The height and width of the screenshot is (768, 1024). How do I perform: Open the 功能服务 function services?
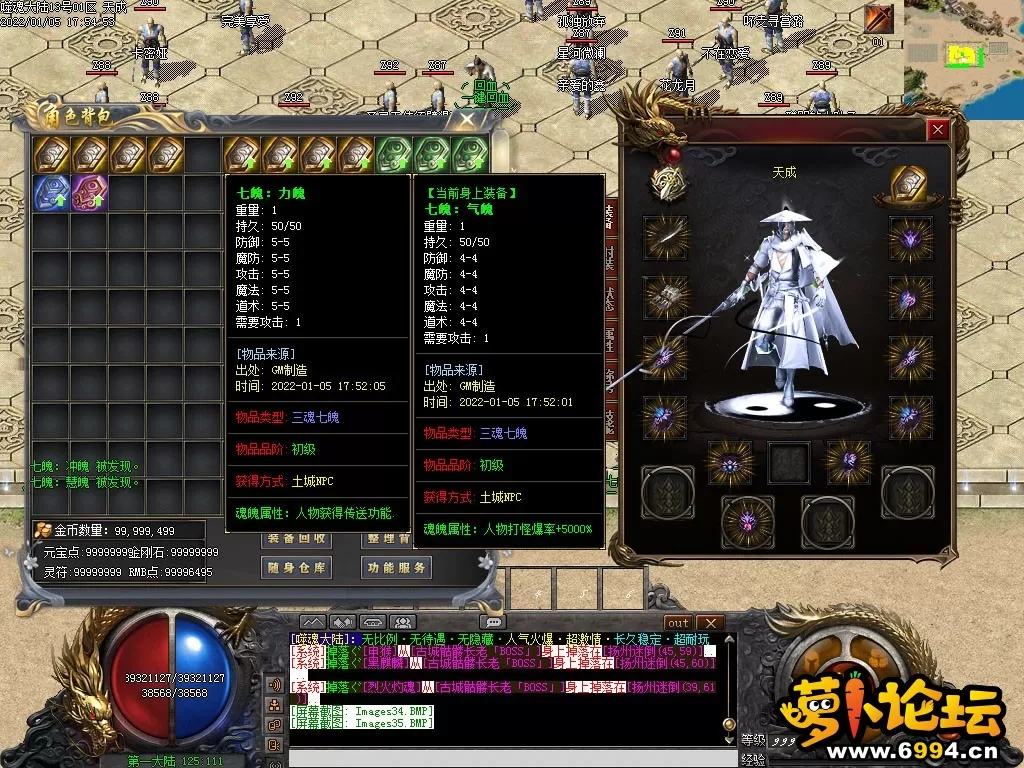click(x=396, y=568)
